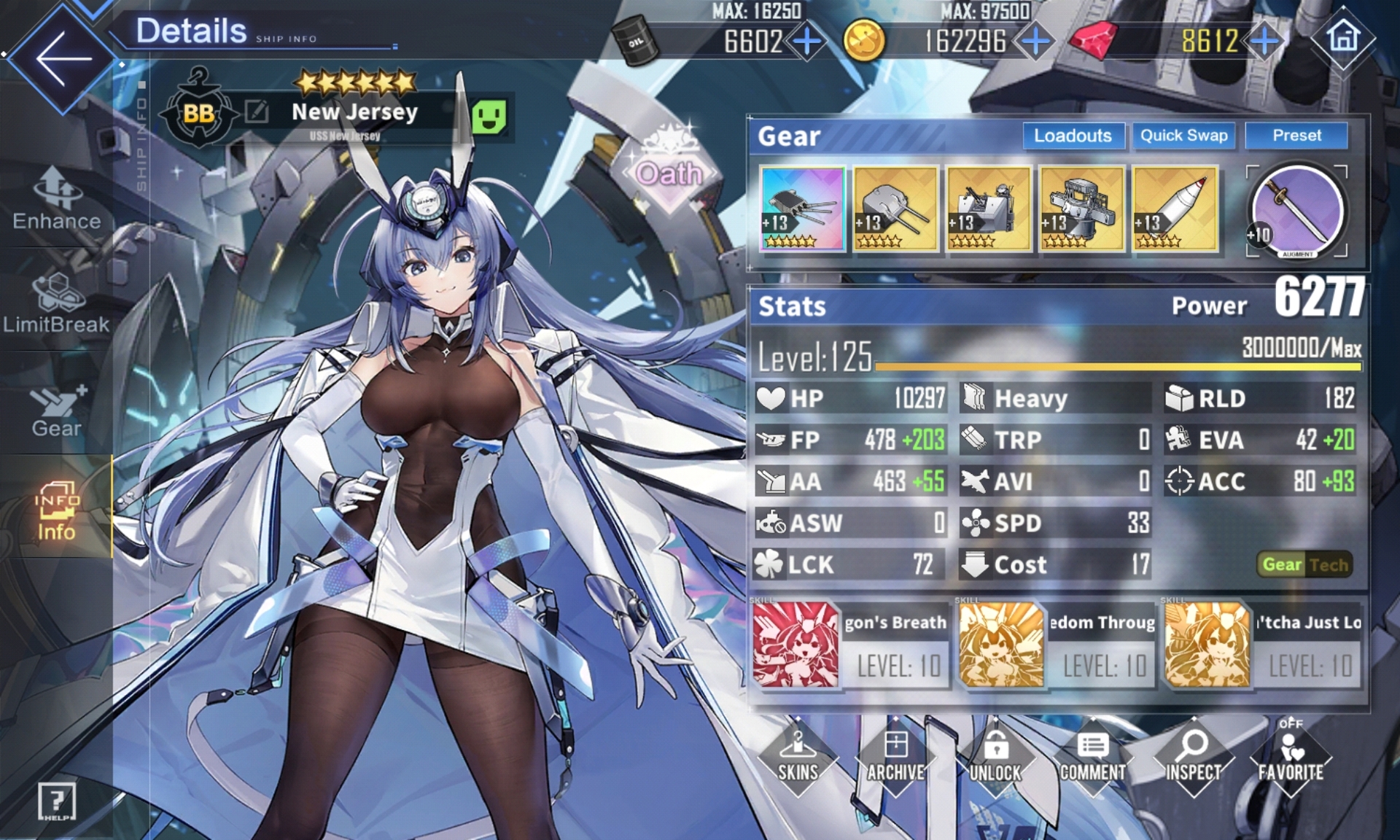1400x840 pixels.
Task: Open the gear Preset button
Action: tap(1296, 136)
